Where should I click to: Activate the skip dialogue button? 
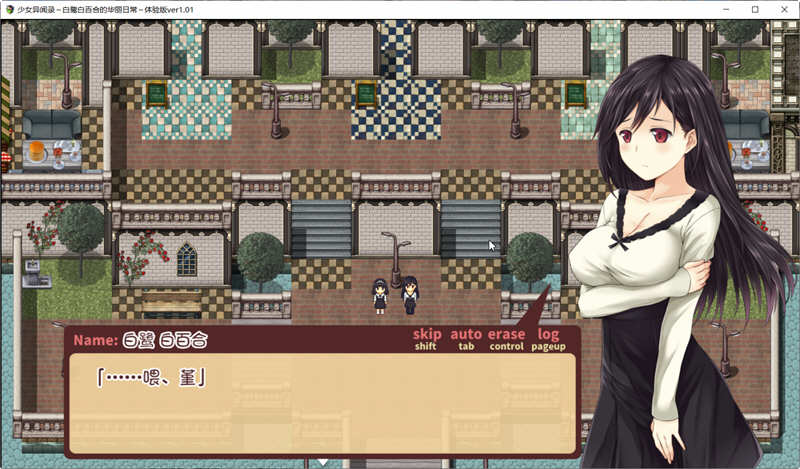[427, 335]
